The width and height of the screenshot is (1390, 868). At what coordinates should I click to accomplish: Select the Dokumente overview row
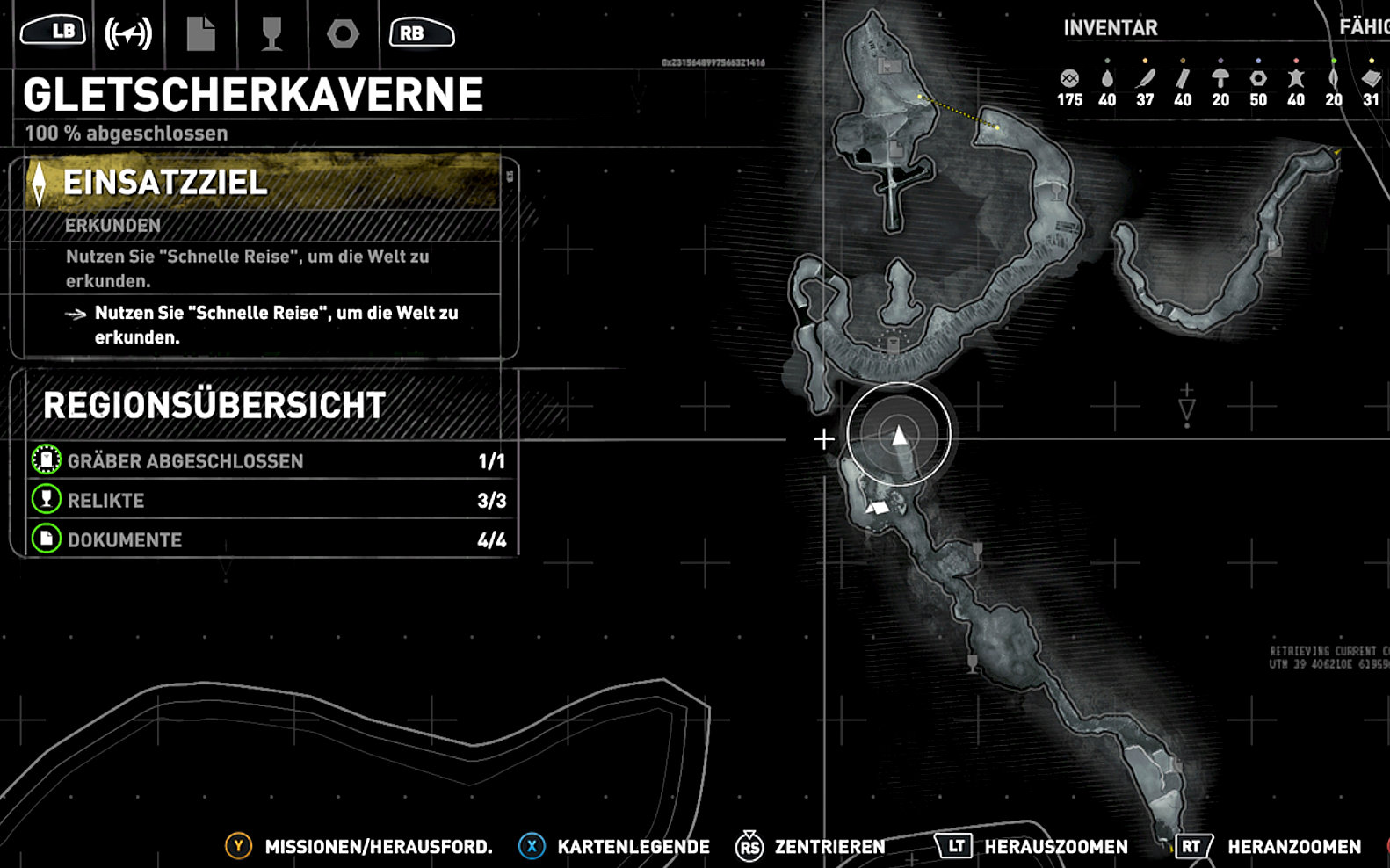coord(271,539)
